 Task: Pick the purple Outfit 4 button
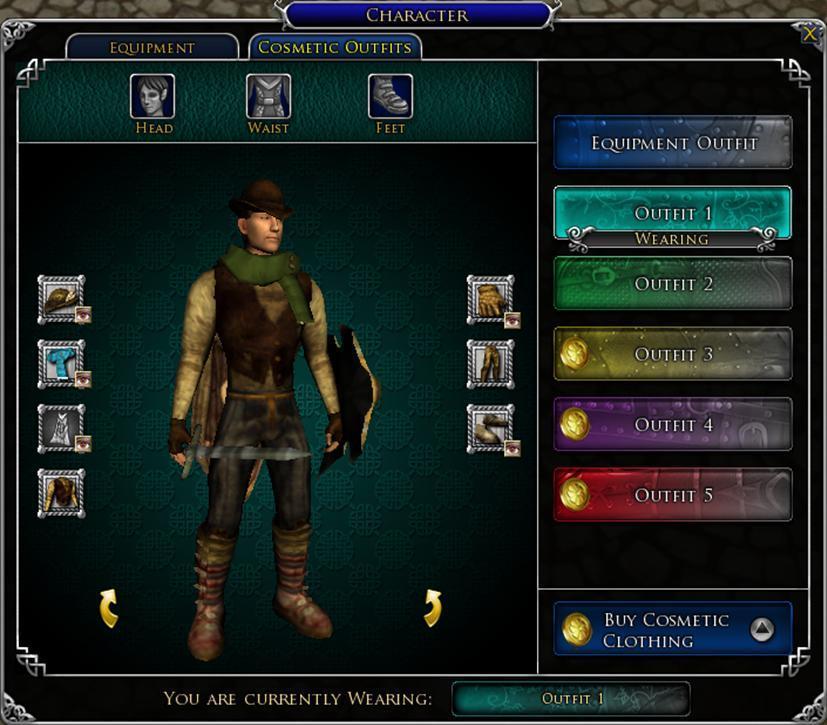[x=673, y=425]
